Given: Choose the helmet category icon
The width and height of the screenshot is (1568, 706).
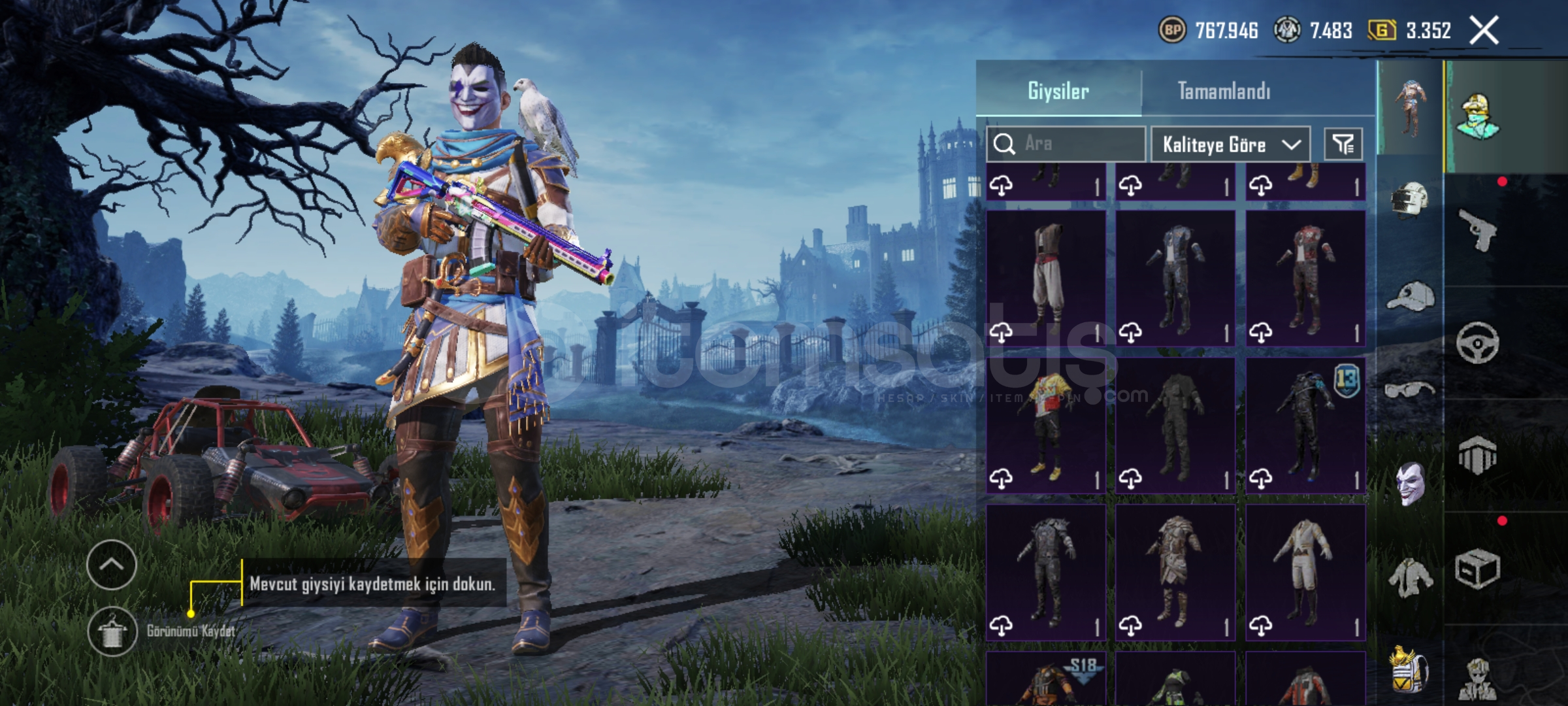Looking at the screenshot, I should coord(1410,200).
